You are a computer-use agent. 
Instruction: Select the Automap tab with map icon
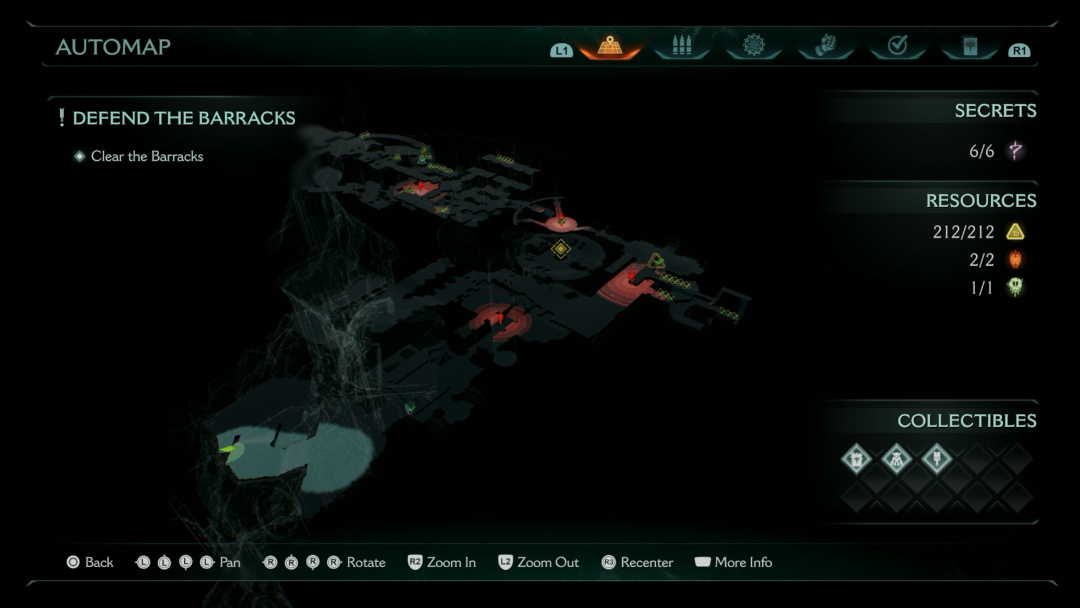610,46
